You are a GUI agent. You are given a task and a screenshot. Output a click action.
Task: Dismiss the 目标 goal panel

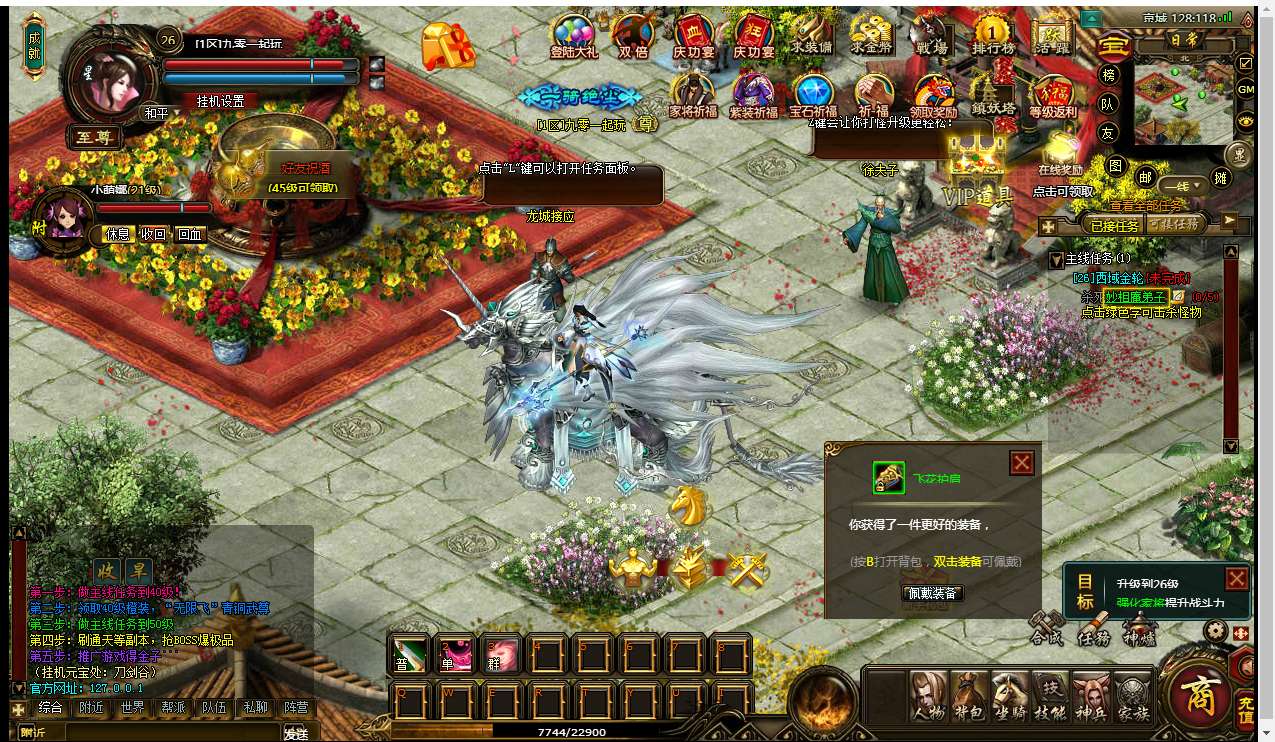(x=1236, y=579)
